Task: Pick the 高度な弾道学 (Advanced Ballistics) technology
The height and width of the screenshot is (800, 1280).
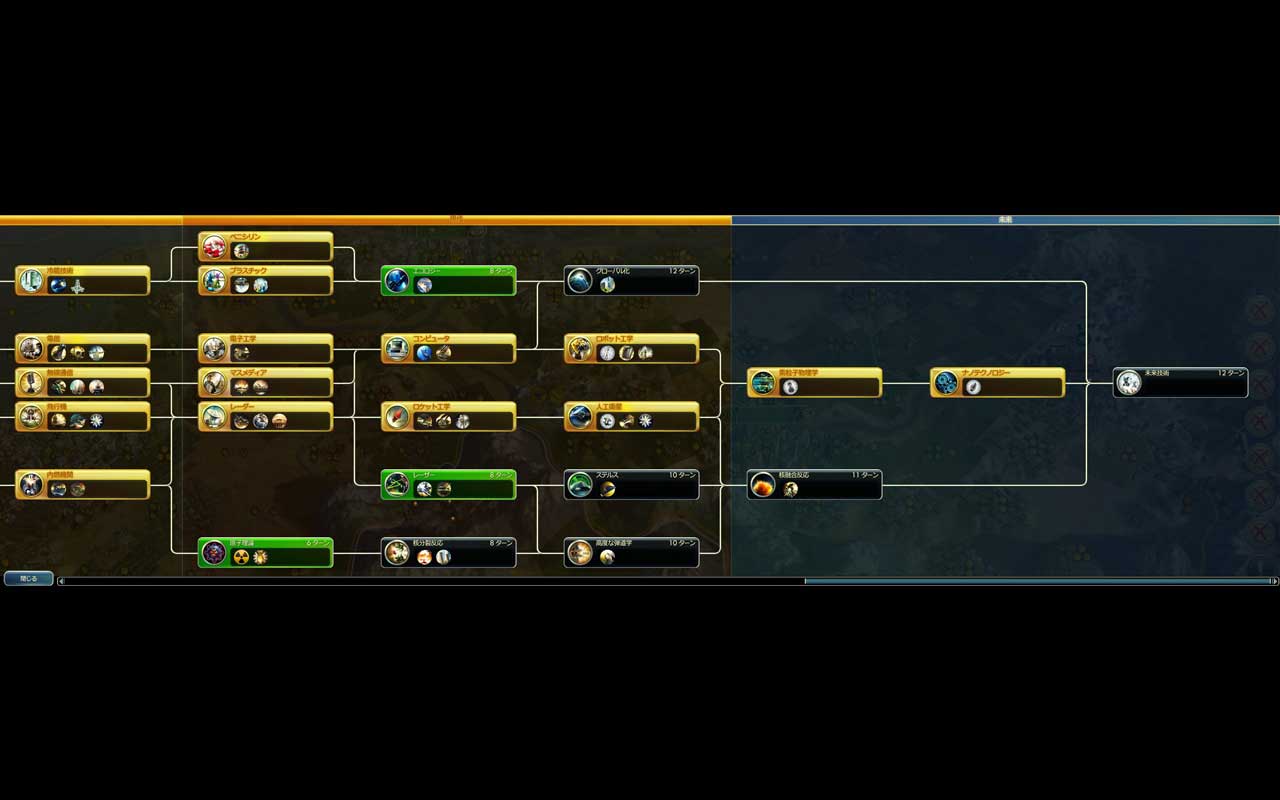Action: point(632,553)
